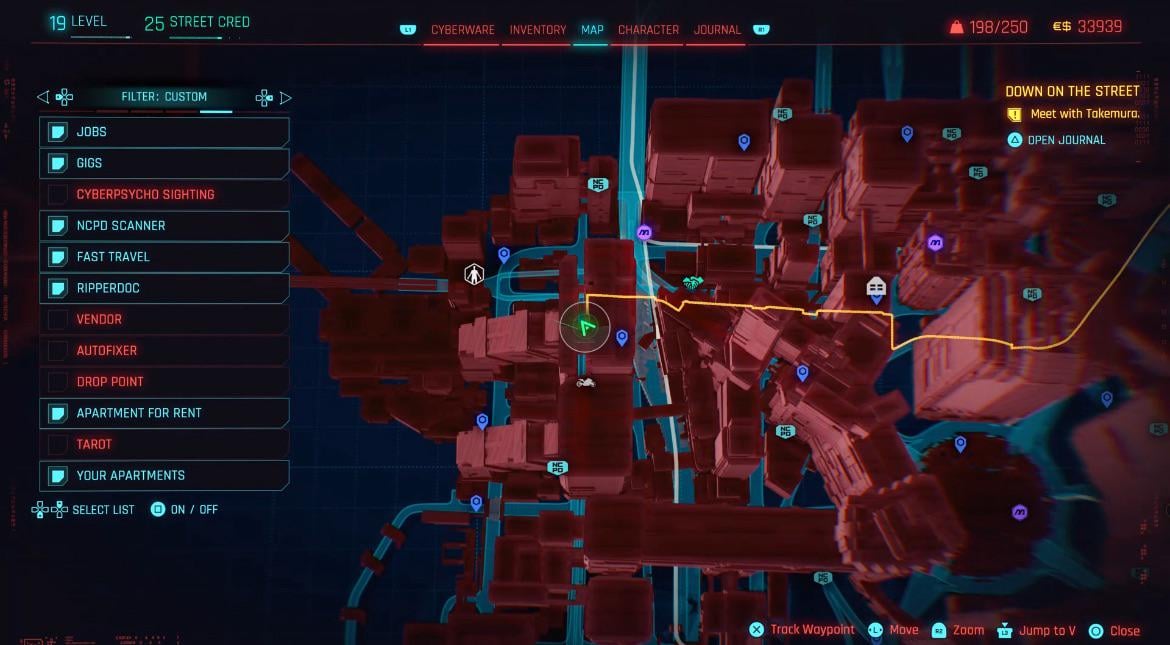Toggle the Your Apartments filter

pos(165,476)
